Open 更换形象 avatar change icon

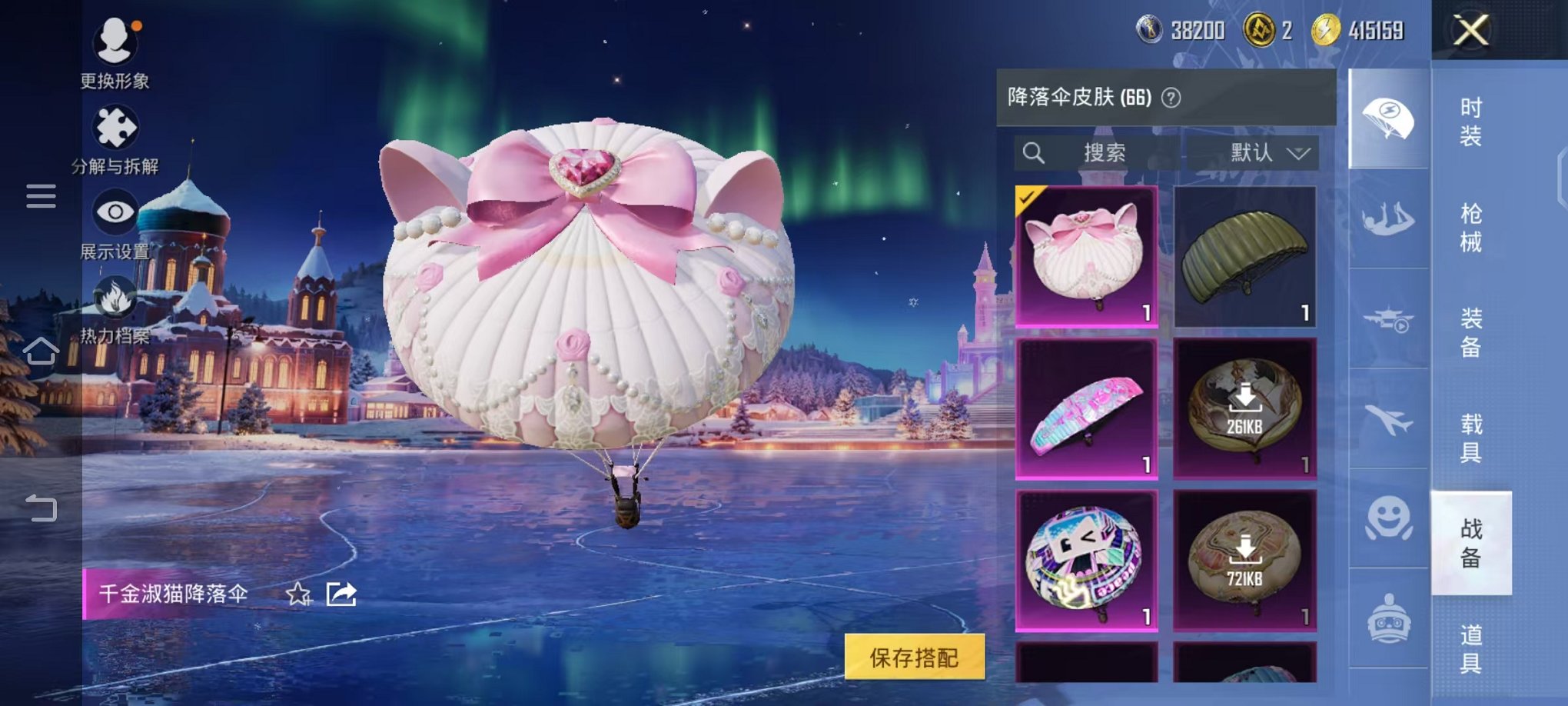pos(114,42)
